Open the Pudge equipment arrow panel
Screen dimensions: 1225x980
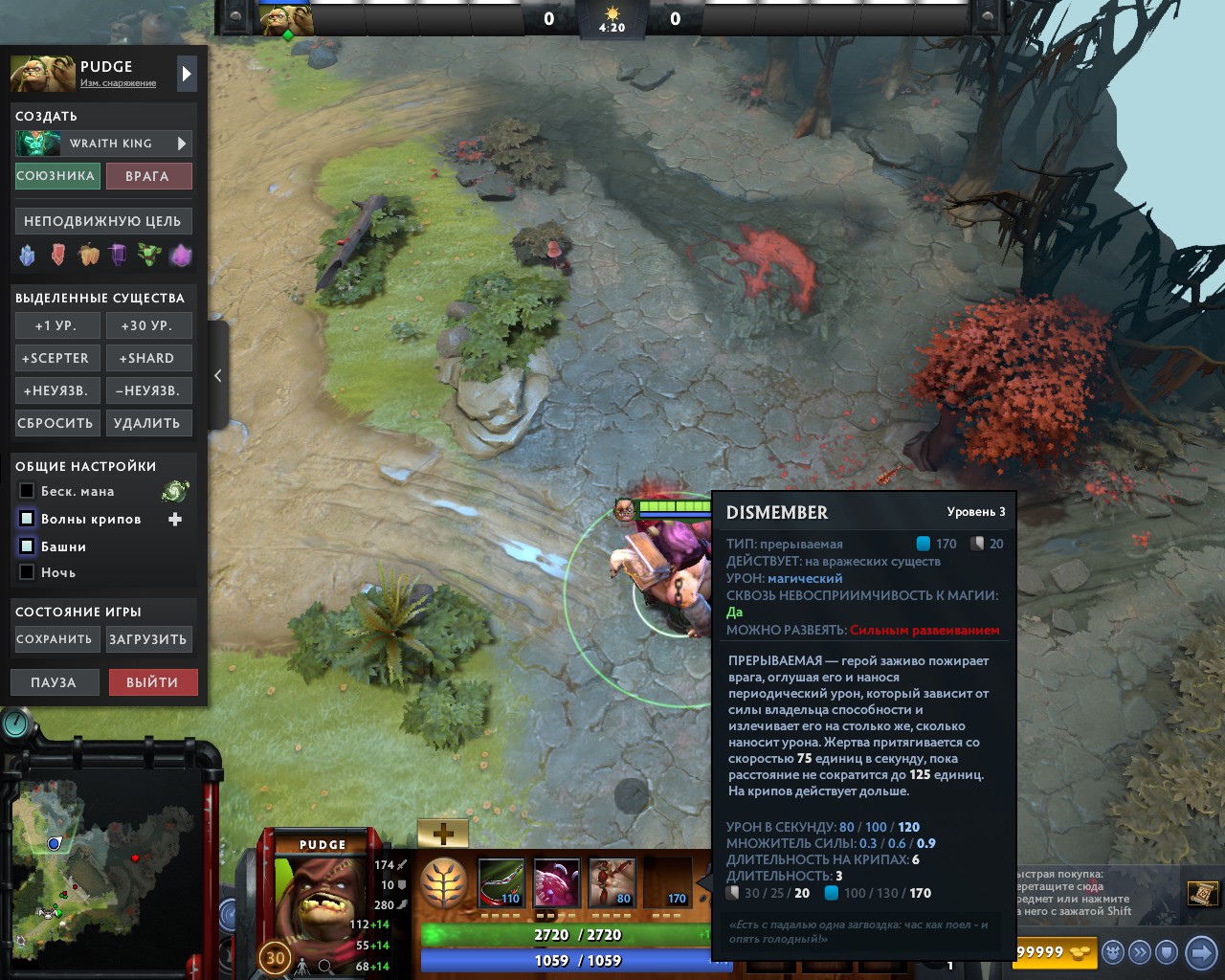(x=185, y=73)
